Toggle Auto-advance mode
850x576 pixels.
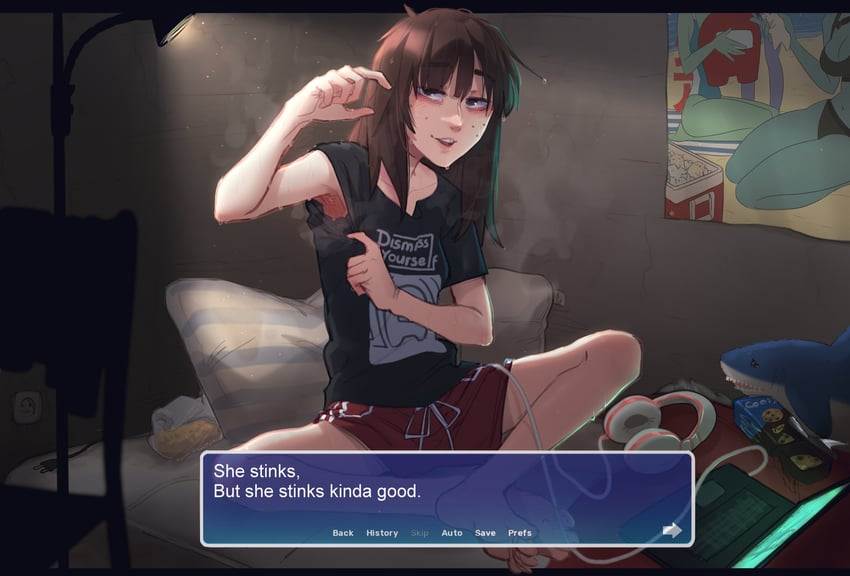click(x=452, y=533)
